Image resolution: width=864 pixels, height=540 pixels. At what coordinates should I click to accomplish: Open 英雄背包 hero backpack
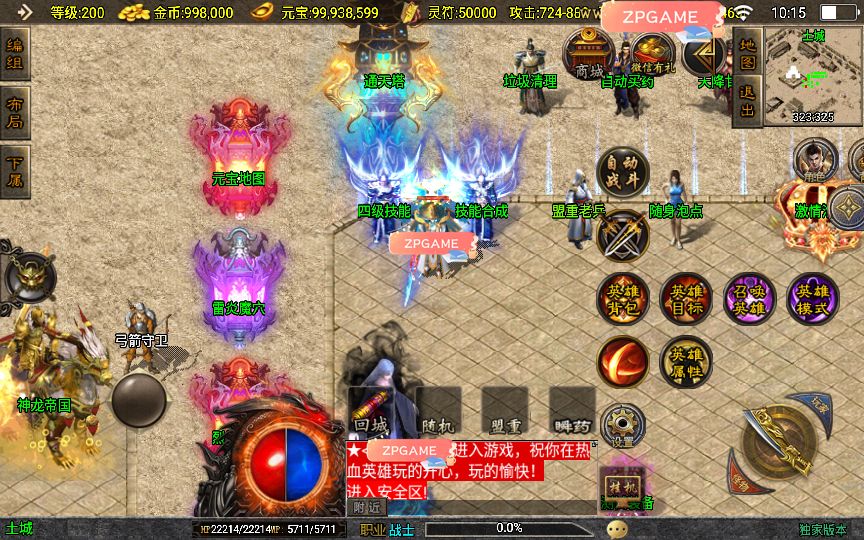[622, 299]
